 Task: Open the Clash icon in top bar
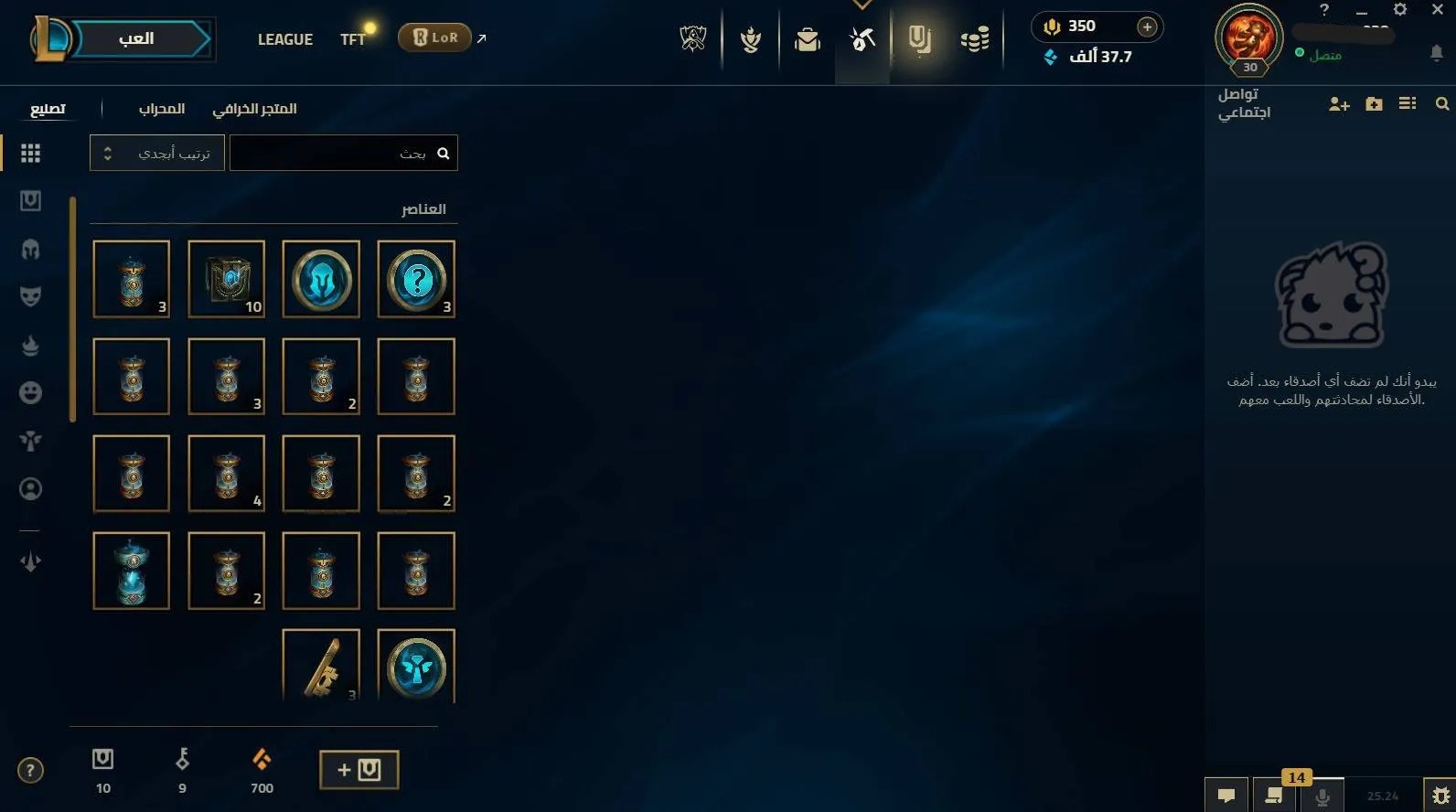pyautogui.click(x=750, y=38)
